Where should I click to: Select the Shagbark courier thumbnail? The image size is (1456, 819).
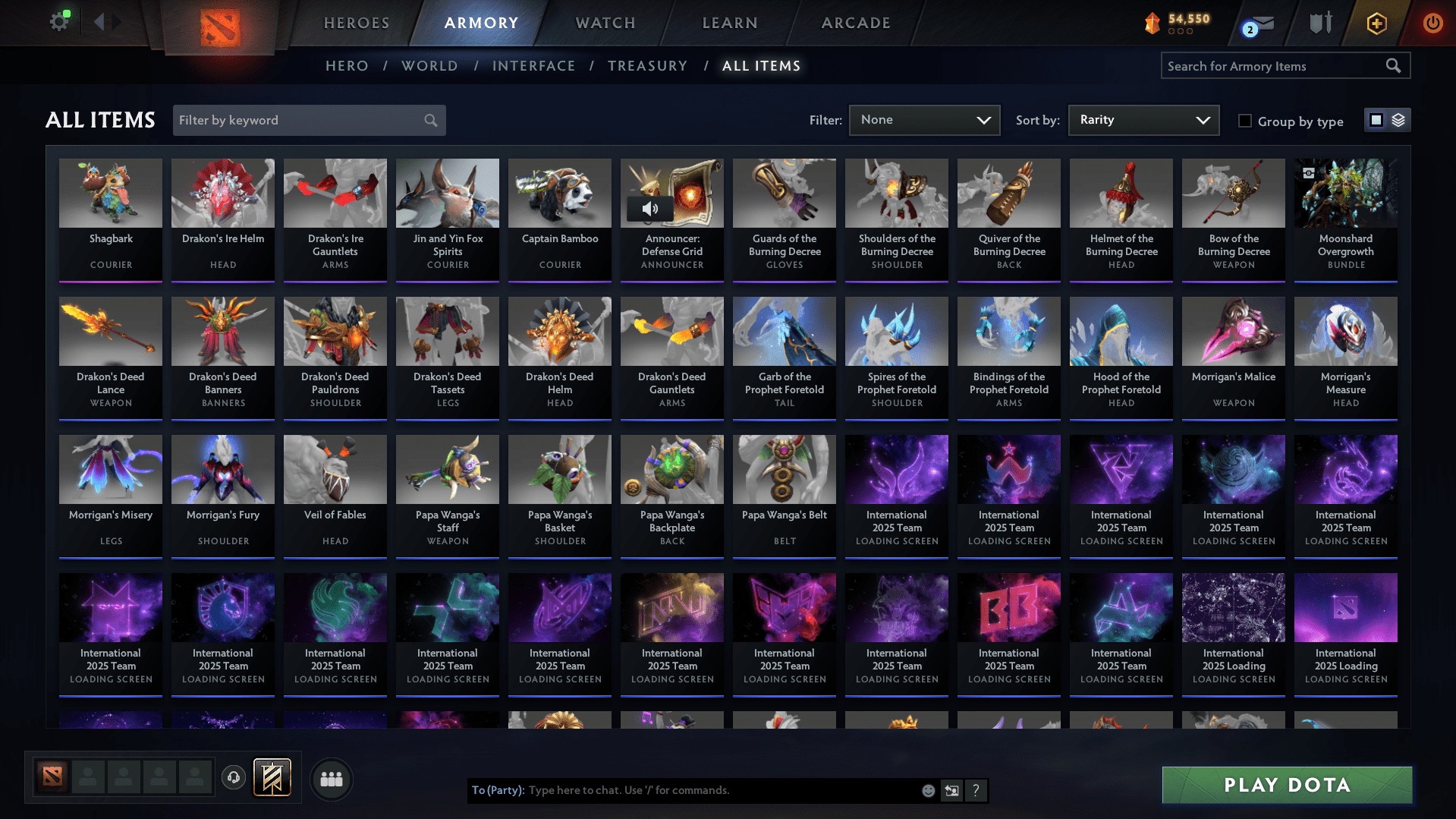tap(110, 194)
